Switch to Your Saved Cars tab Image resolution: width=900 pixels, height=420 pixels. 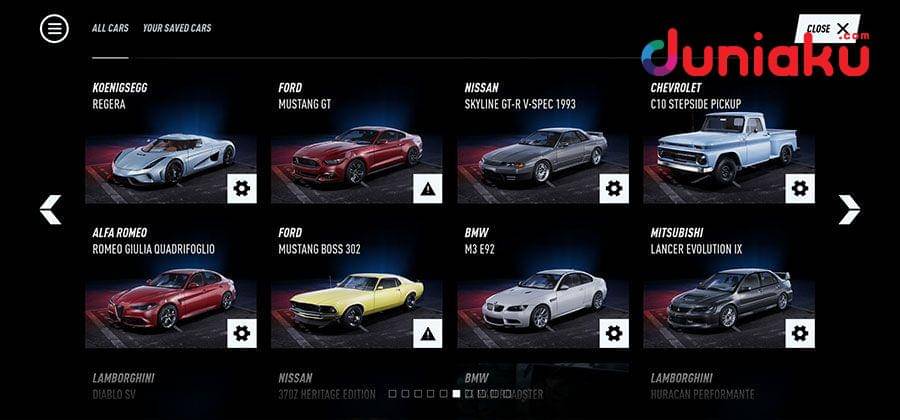[x=177, y=29]
